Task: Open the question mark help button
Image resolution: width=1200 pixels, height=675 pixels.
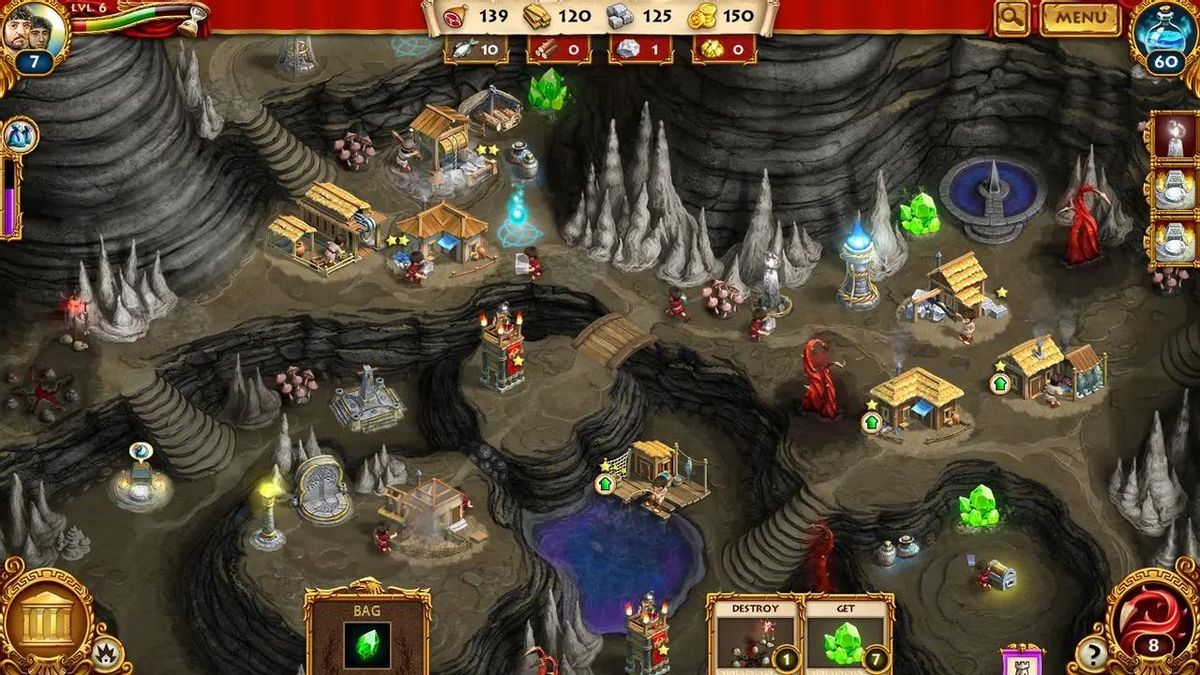Action: coord(1088,656)
